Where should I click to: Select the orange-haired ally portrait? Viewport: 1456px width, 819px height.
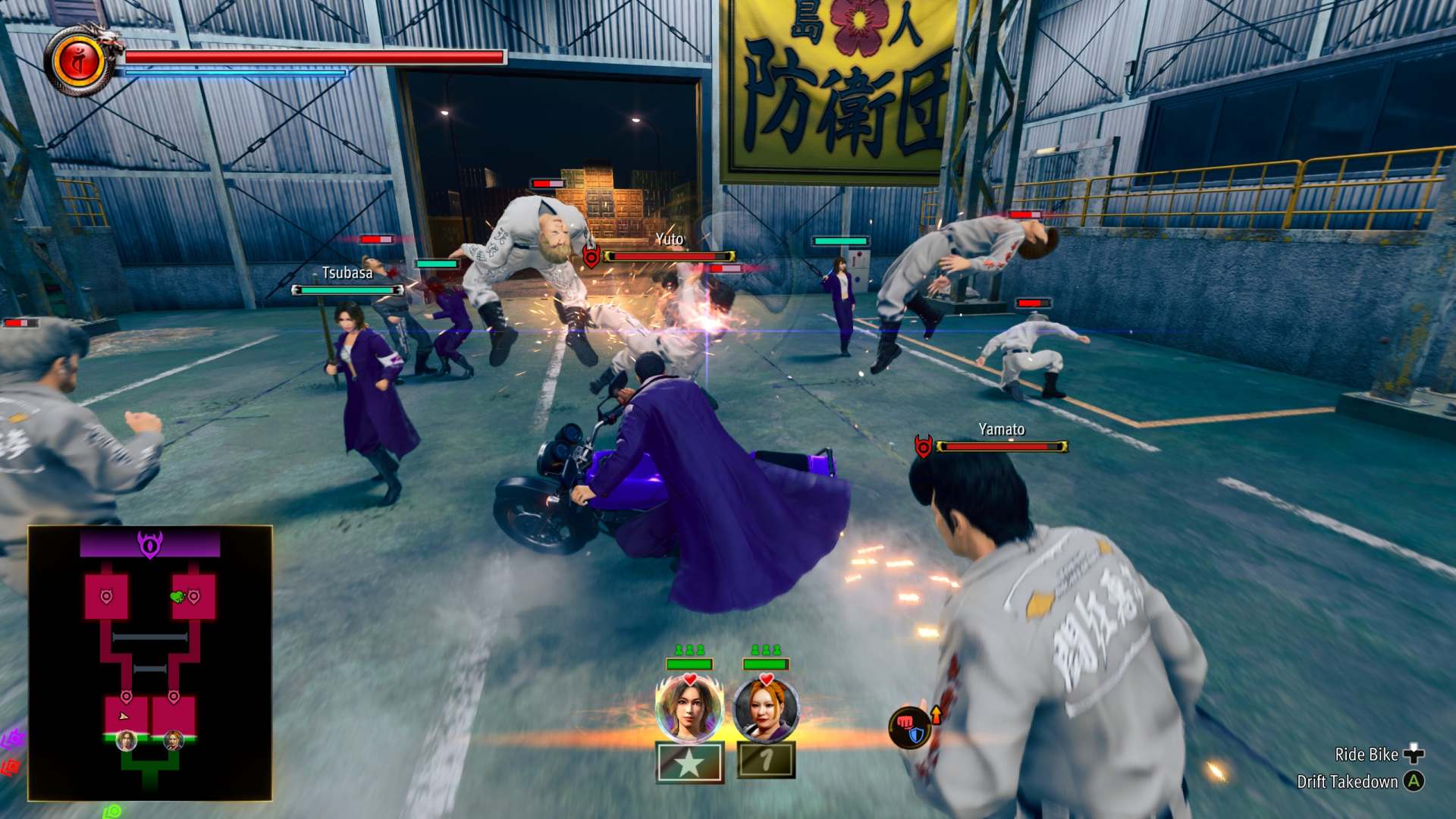[x=766, y=709]
